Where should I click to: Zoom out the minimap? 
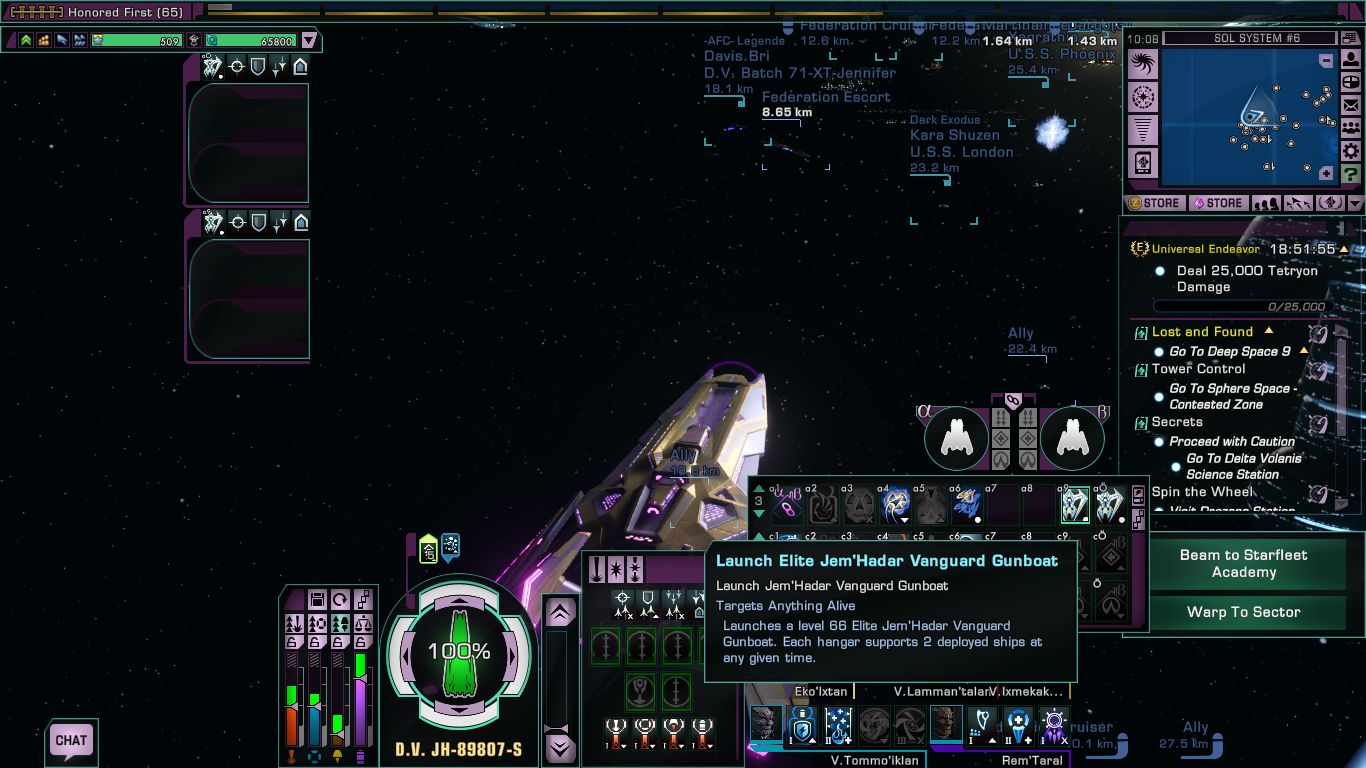[1326, 60]
